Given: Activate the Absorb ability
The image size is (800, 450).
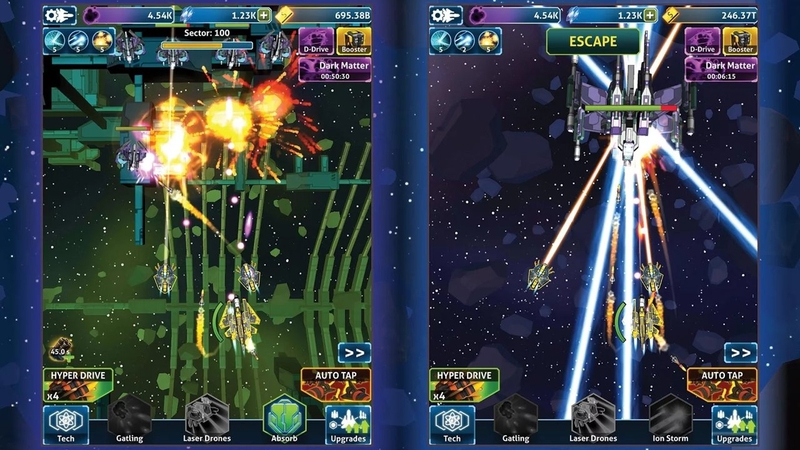Looking at the screenshot, I should coord(283,420).
